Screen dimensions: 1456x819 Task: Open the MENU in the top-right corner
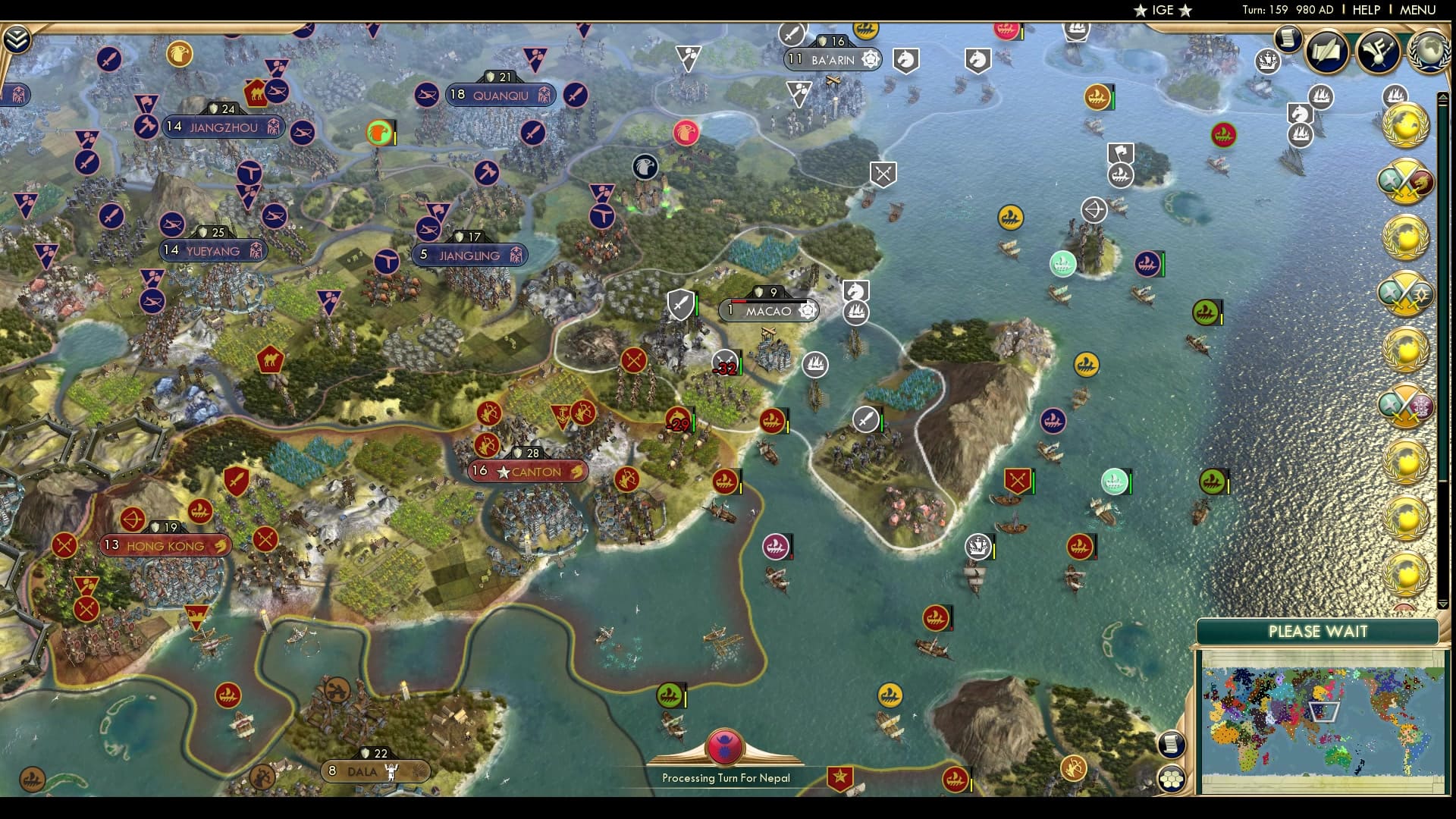1417,11
